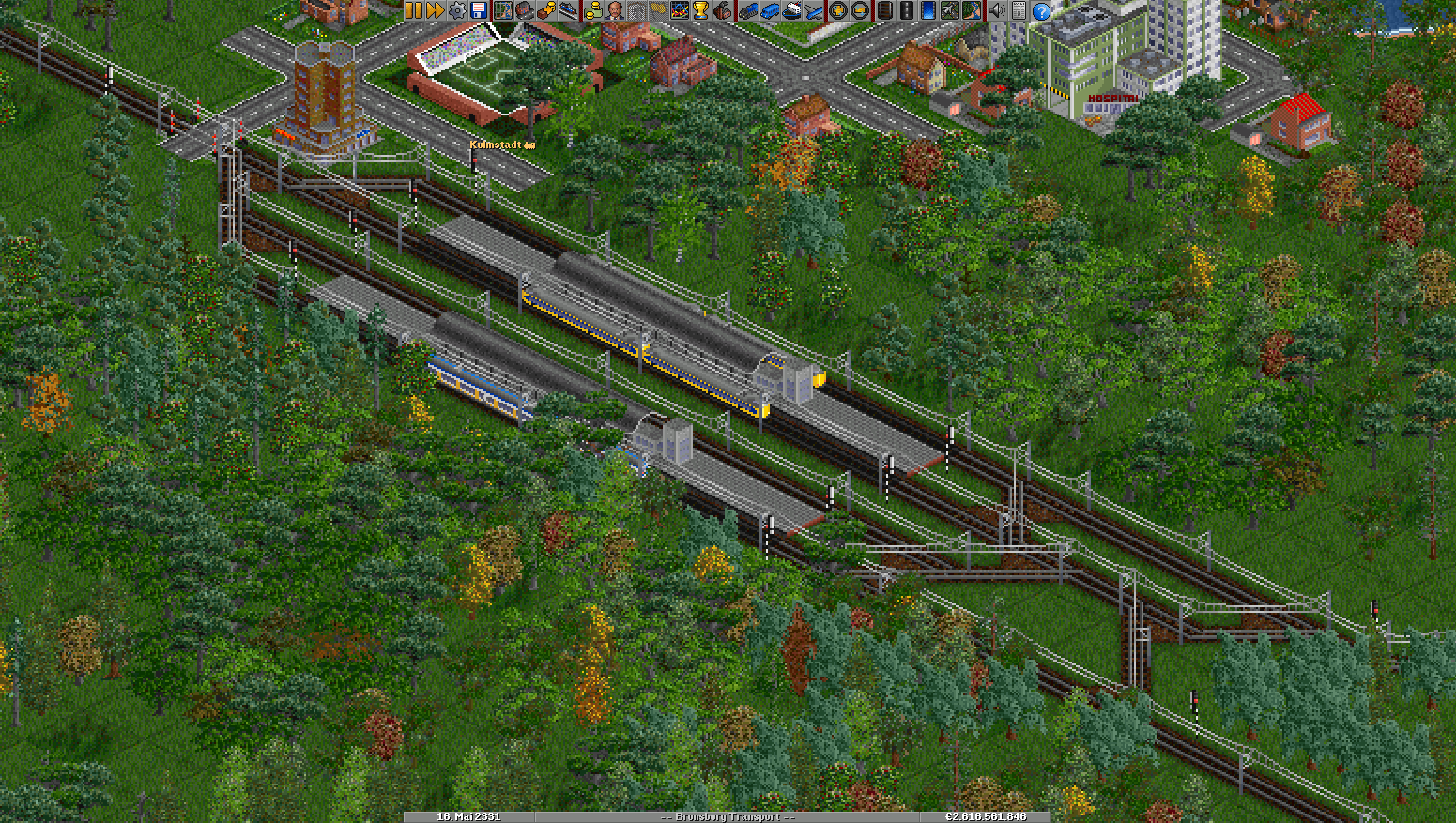The image size is (1456, 823).
Task: Zoom the view in
Action: coord(837,10)
